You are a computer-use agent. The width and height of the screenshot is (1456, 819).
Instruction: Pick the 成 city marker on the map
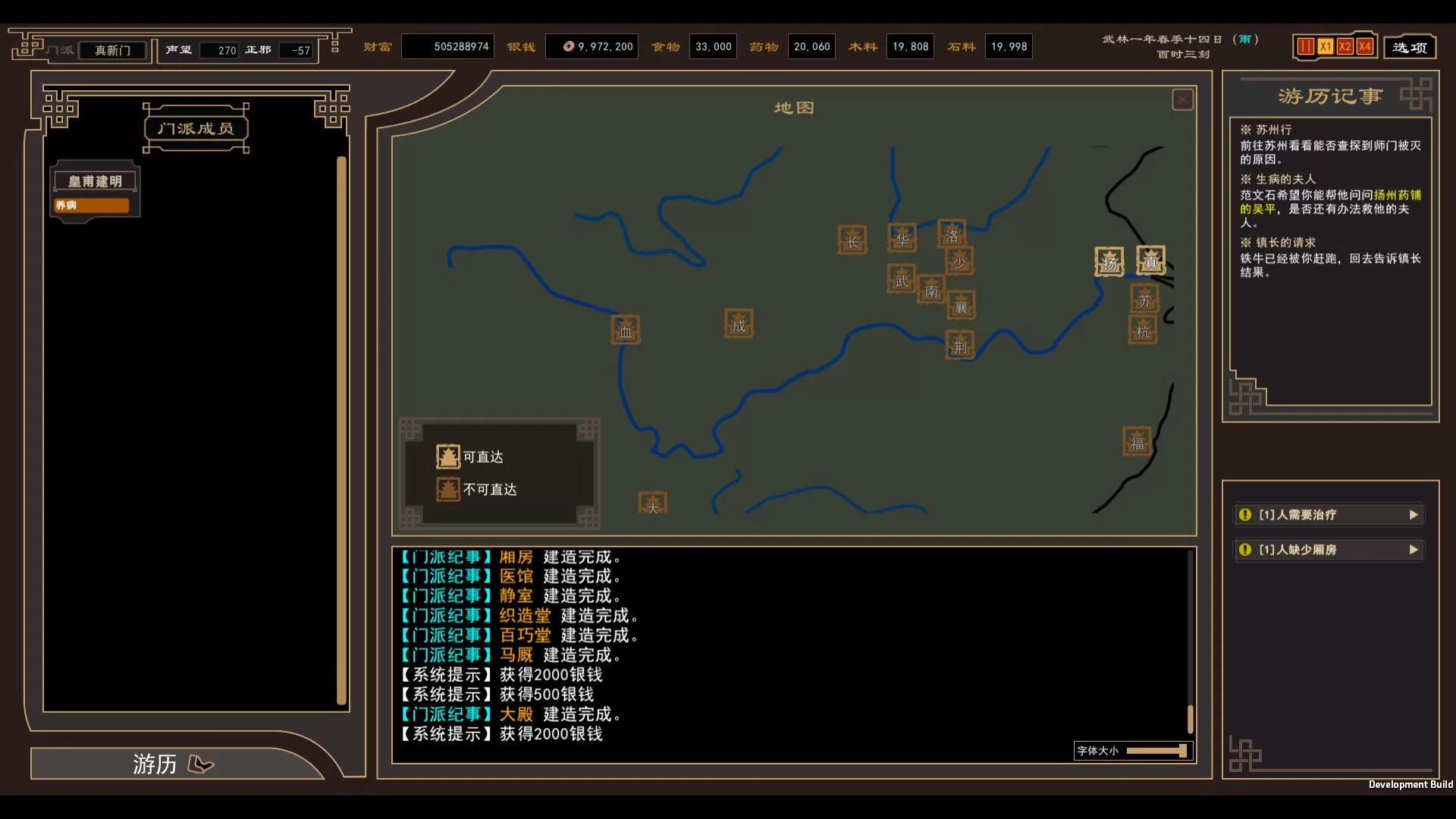739,325
